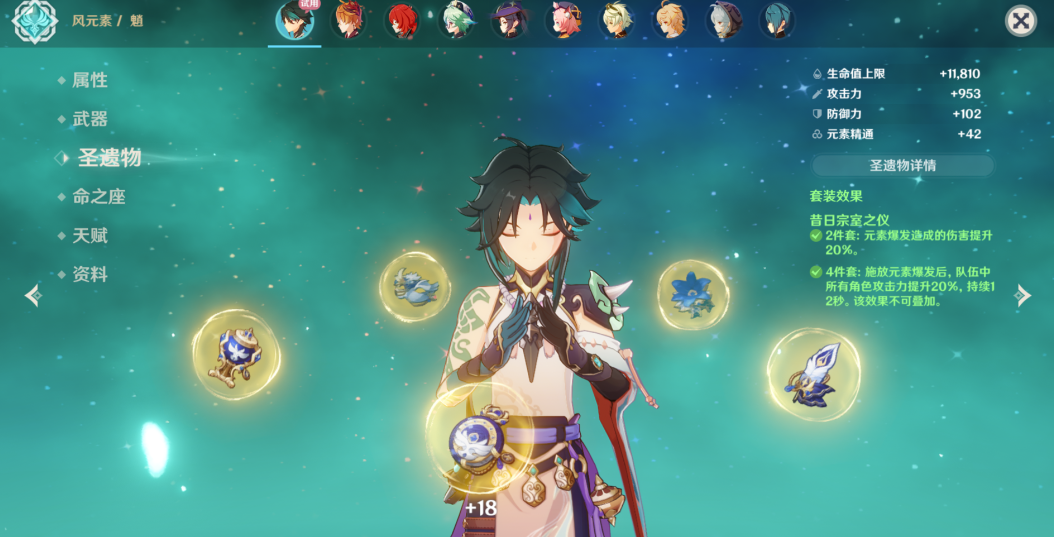Open the 属性 attributes menu entry
The height and width of the screenshot is (537, 1054).
[x=89, y=80]
